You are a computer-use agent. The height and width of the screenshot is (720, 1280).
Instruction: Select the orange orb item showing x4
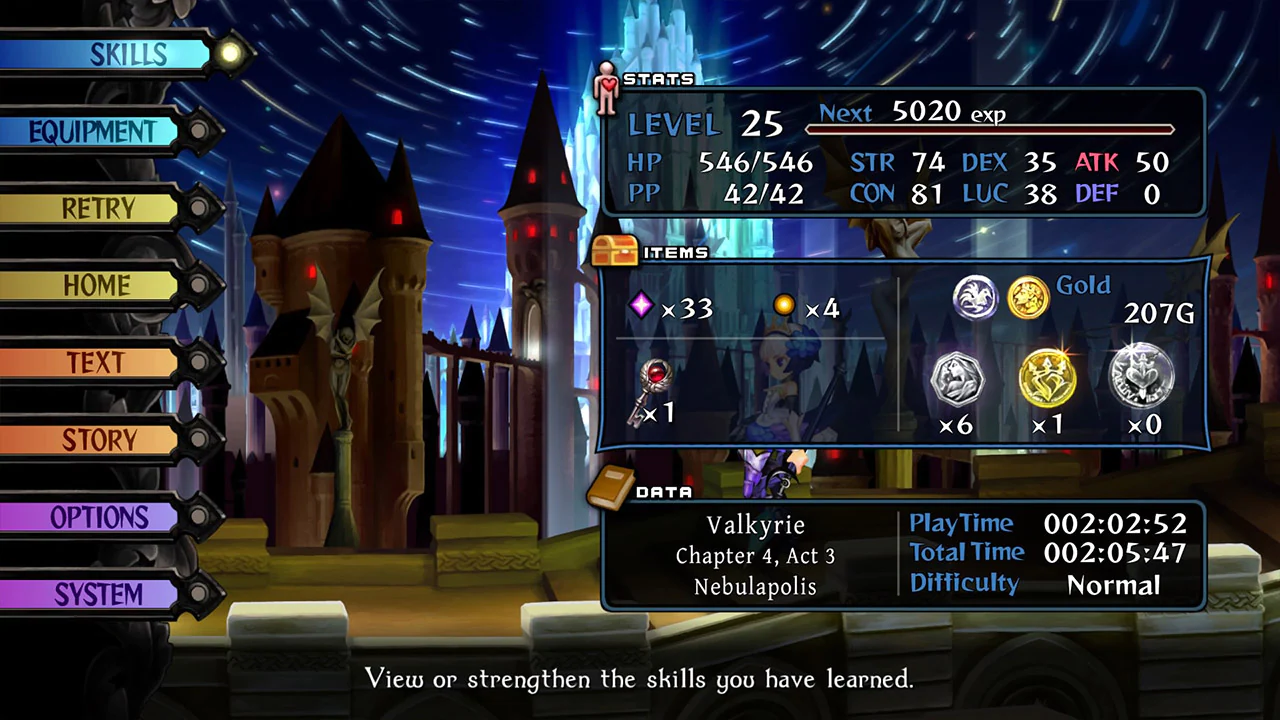point(784,305)
